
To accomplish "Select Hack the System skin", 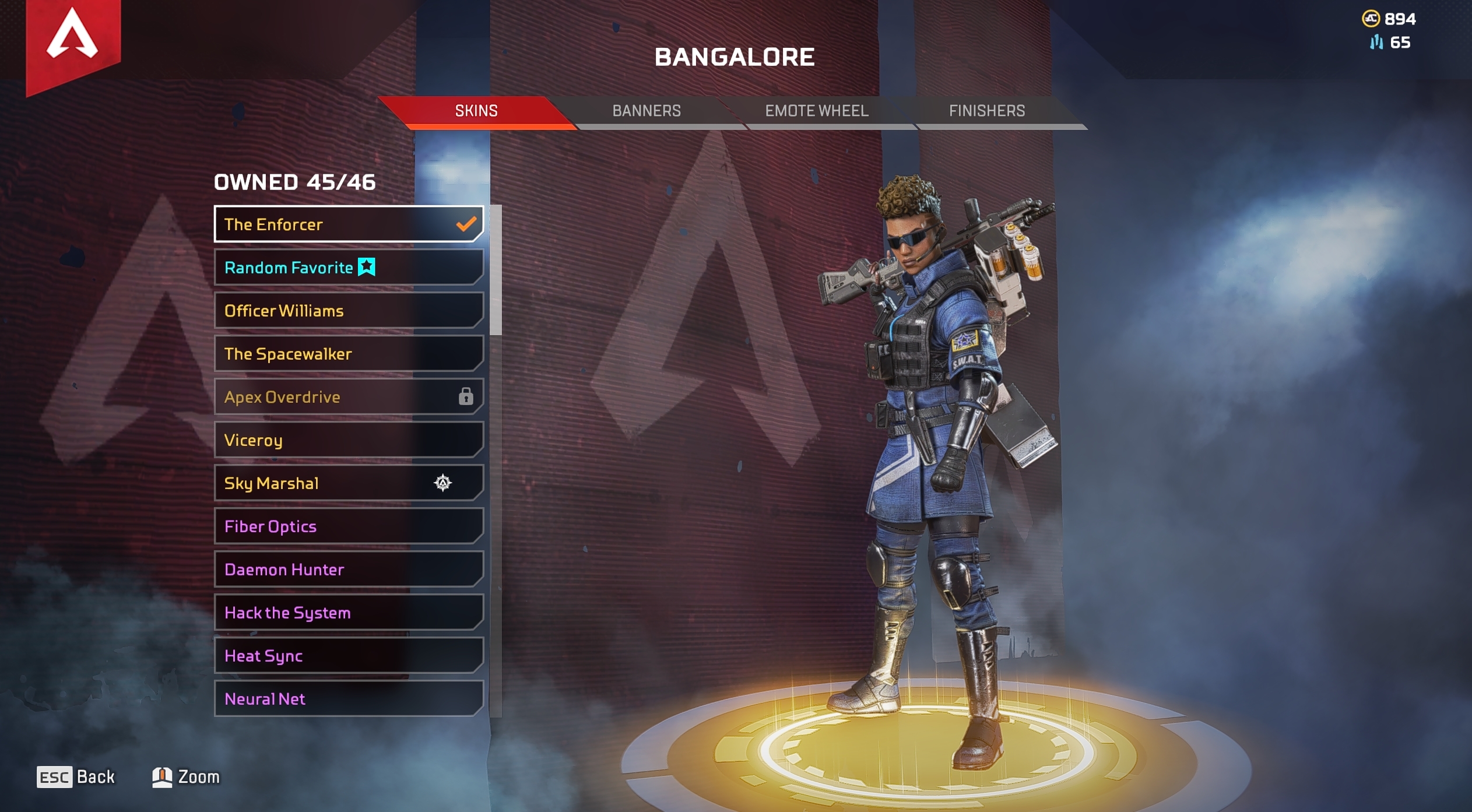I will pyautogui.click(x=348, y=613).
